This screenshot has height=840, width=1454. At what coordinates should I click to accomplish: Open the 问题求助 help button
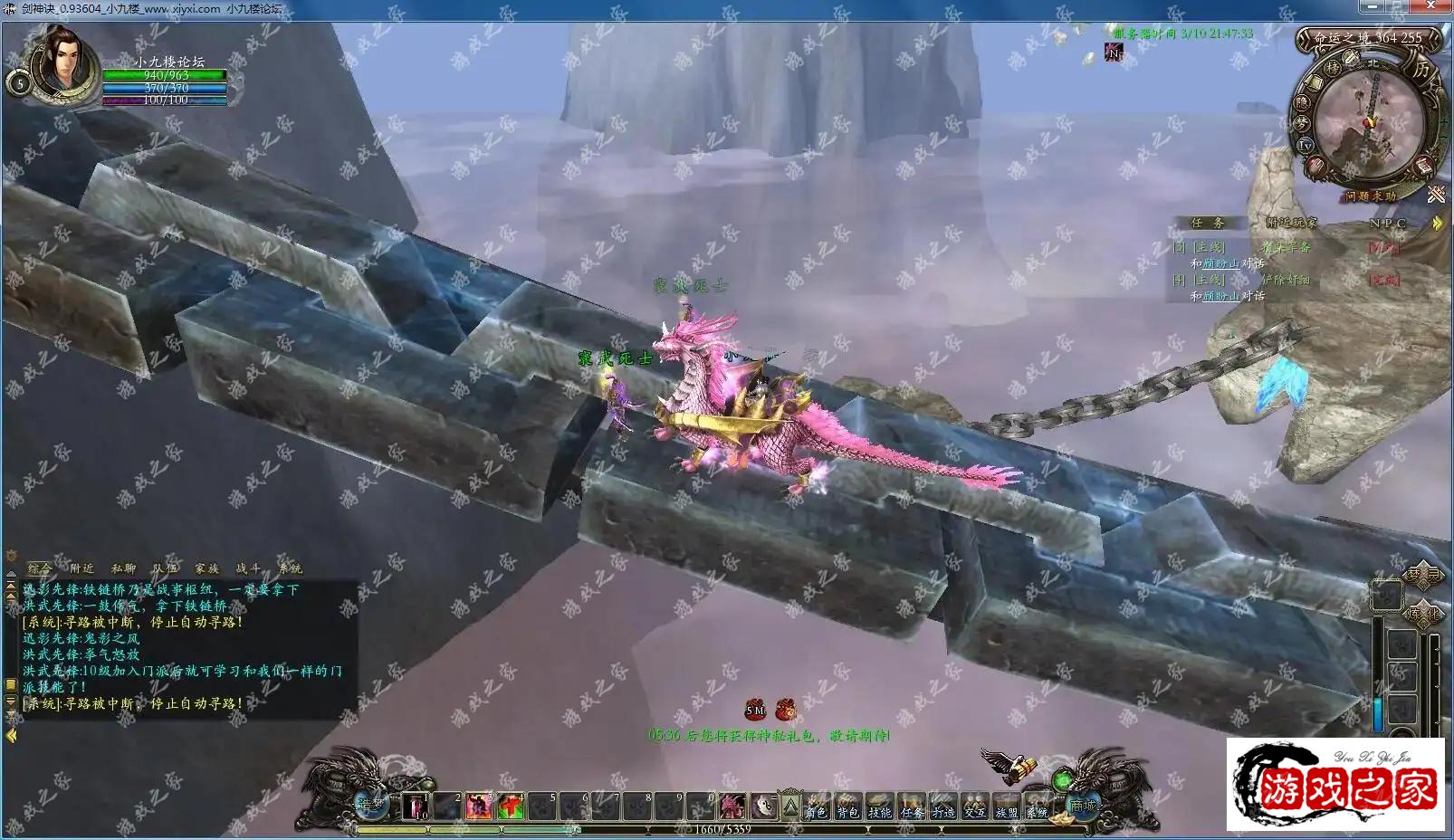click(1370, 196)
